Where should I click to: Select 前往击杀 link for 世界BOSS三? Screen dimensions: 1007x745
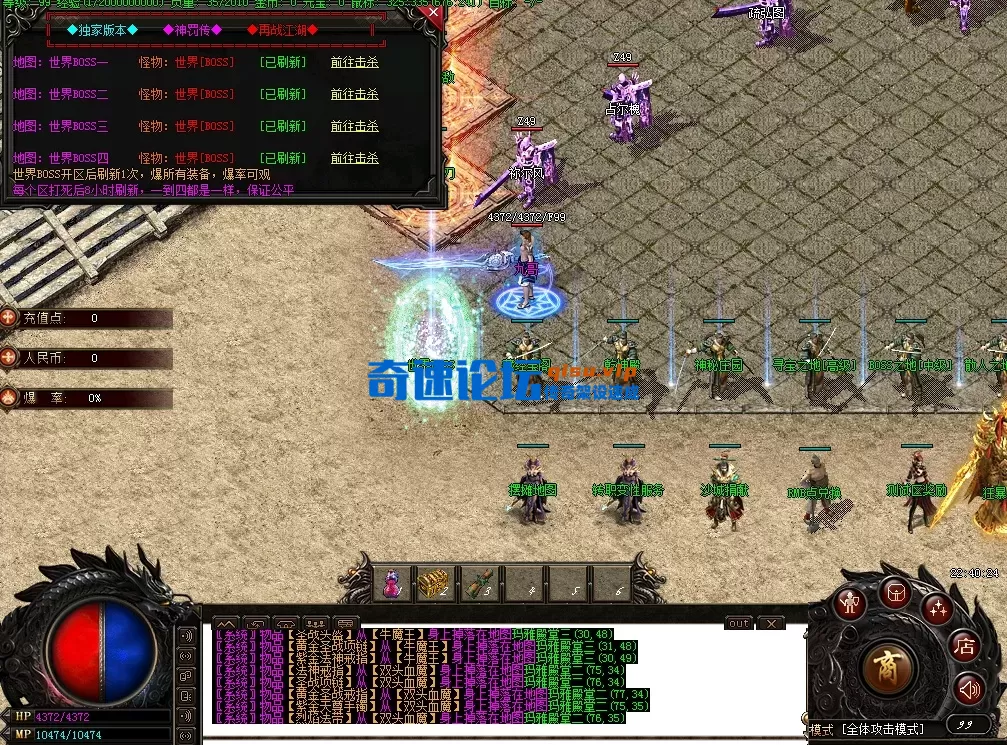click(x=355, y=126)
